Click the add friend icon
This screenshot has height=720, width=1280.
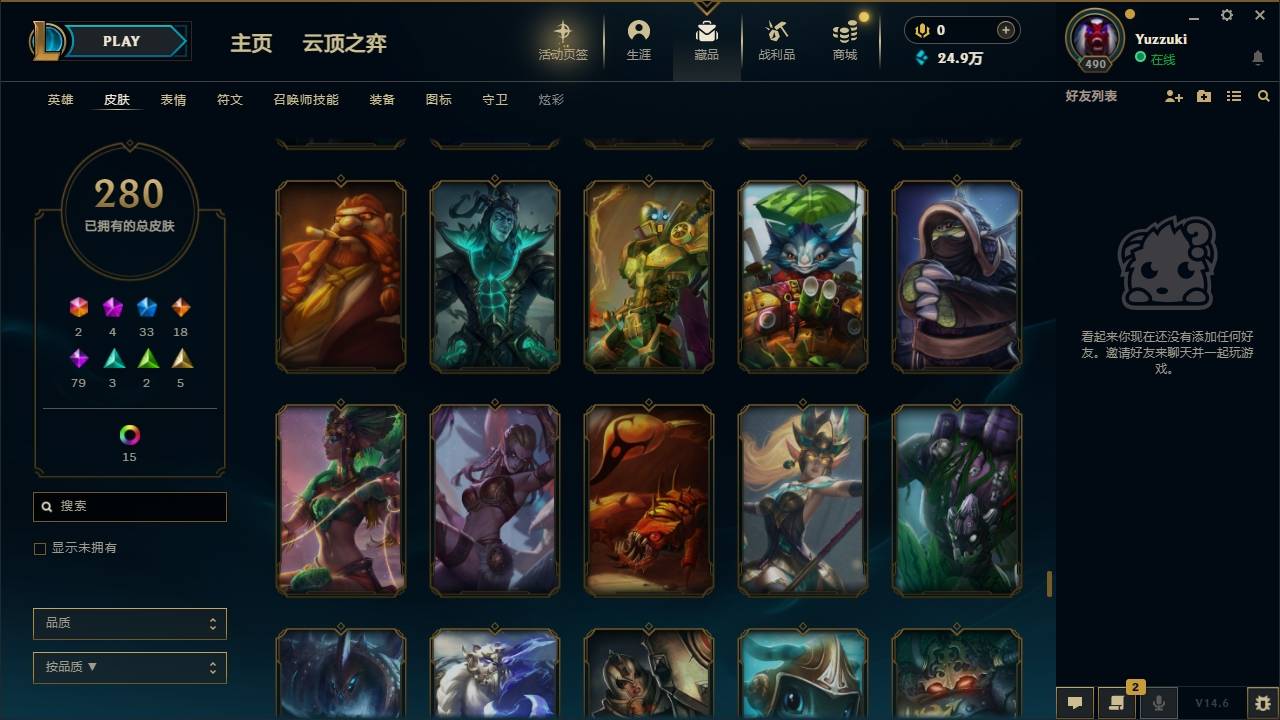tap(1172, 96)
